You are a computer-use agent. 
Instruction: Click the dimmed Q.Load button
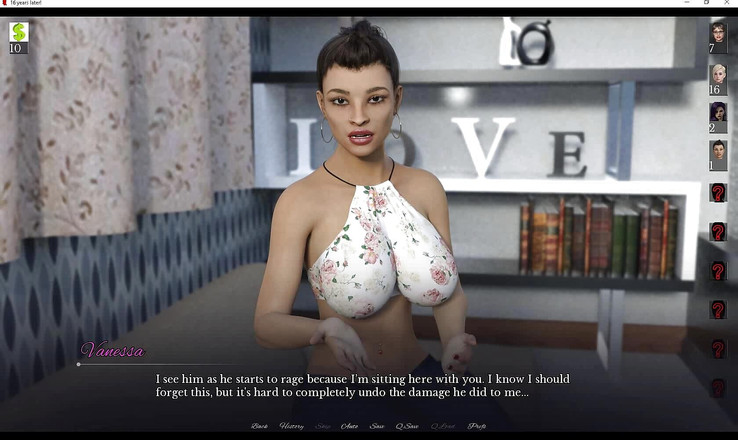(442, 426)
